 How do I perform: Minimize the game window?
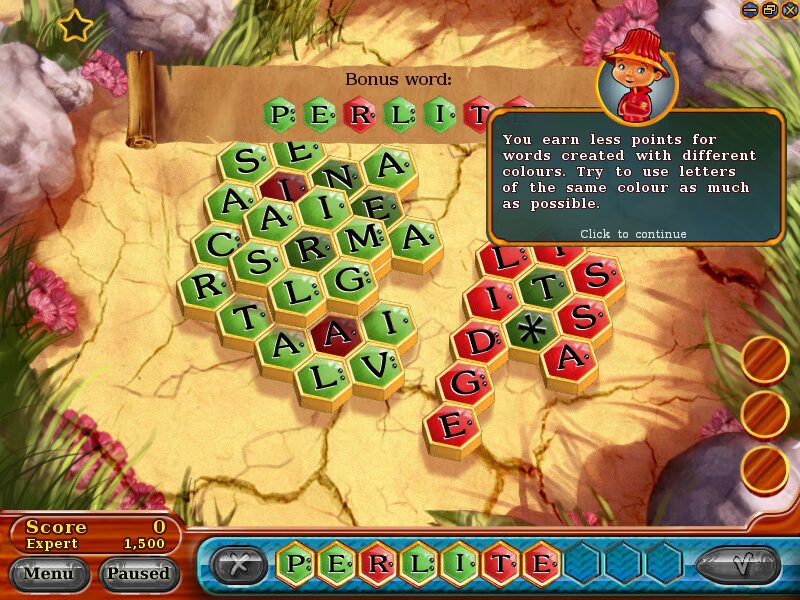[x=750, y=9]
